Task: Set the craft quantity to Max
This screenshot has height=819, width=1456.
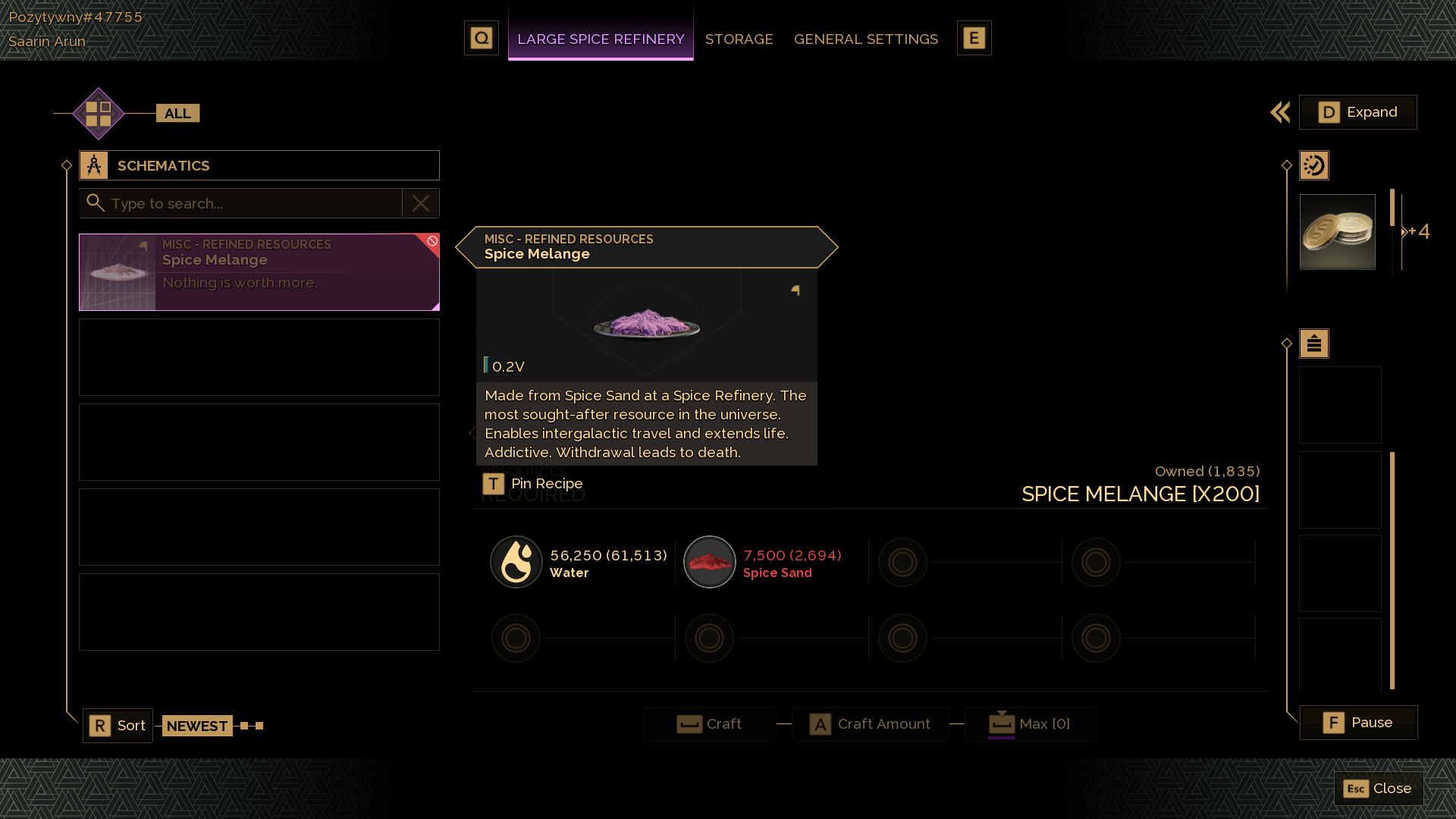Action: pyautogui.click(x=1031, y=724)
